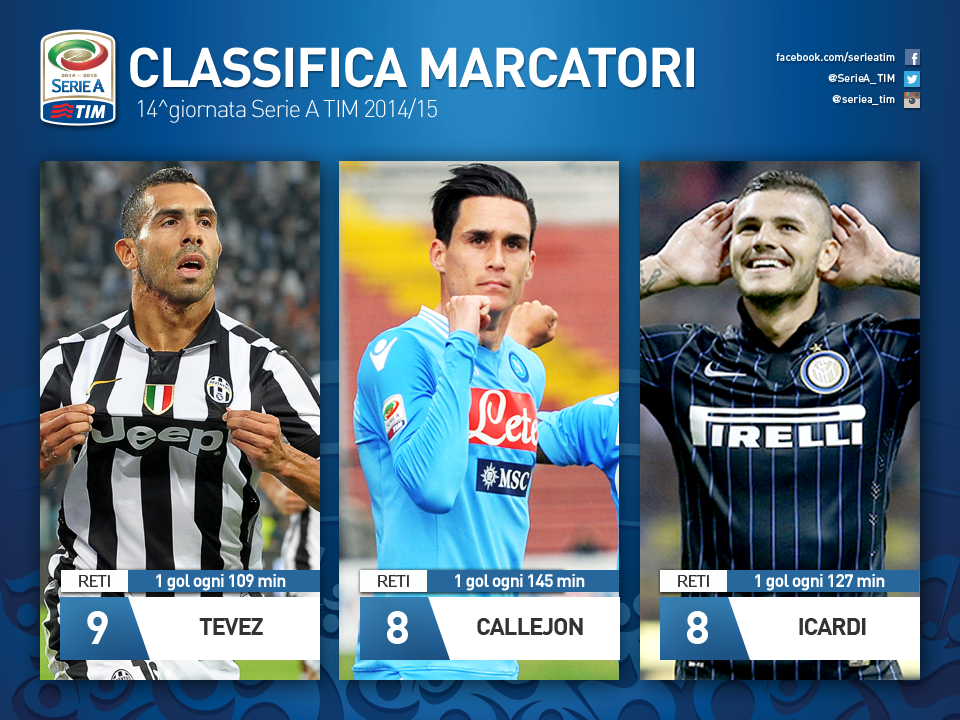Select the Instagram camera icon
Viewport: 960px width, 720px height.
[x=912, y=100]
